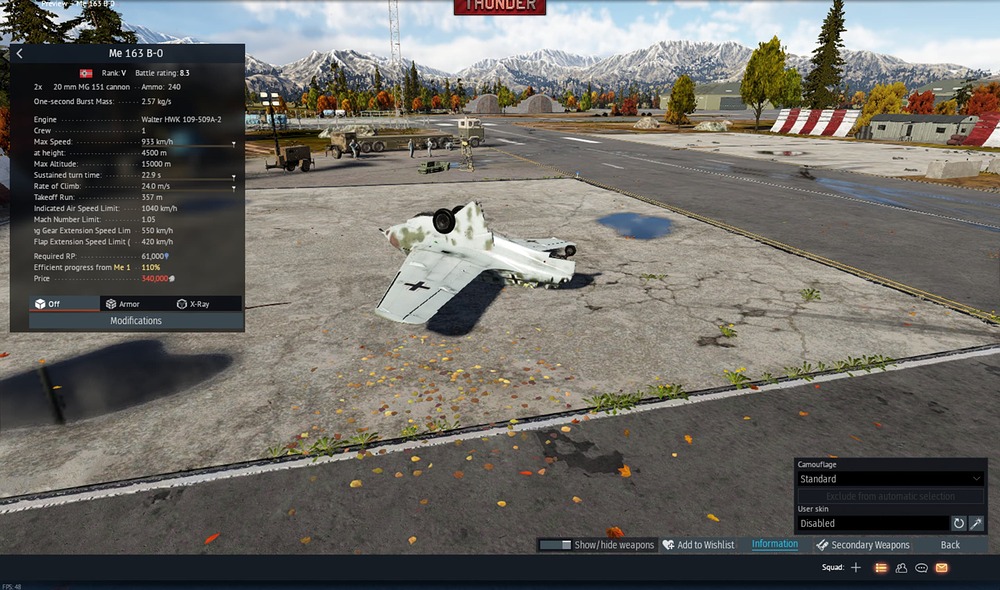Viewport: 1000px width, 590px height.
Task: Open the friends contacts icon
Action: click(x=901, y=568)
